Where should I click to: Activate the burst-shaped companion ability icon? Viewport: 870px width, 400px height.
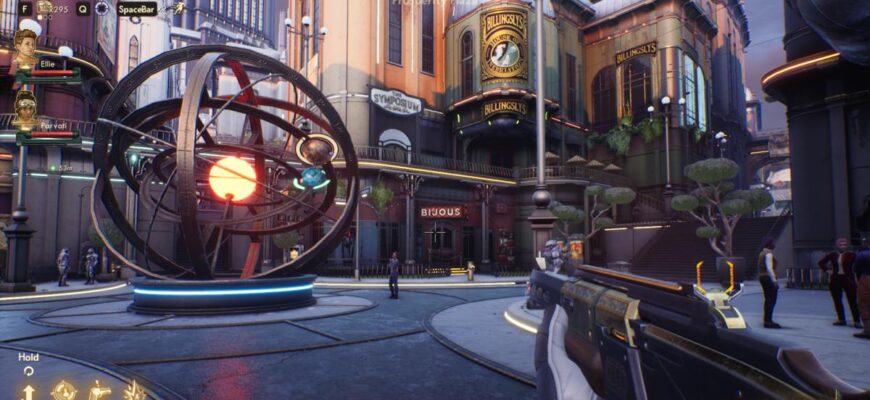click(135, 390)
